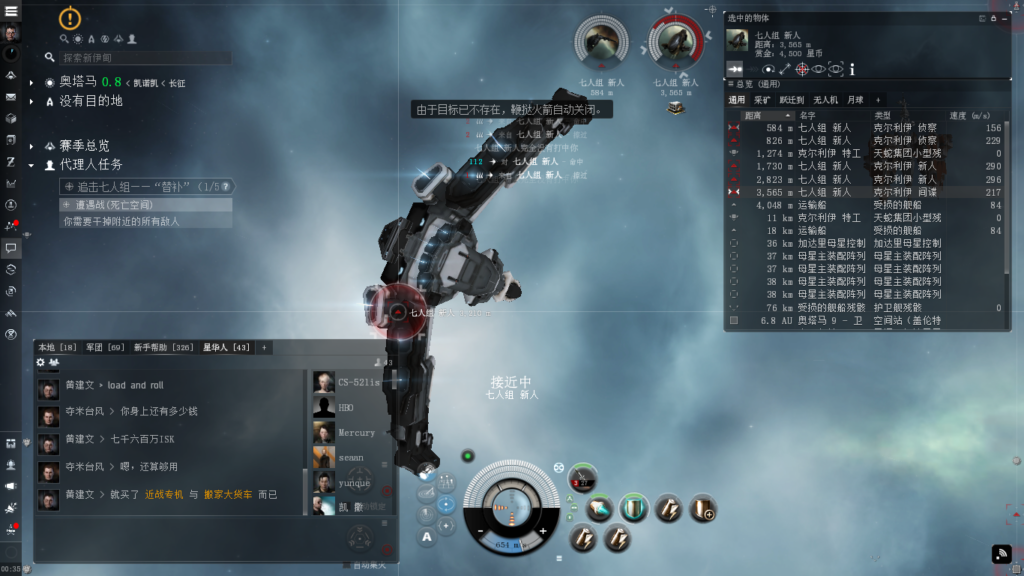The width and height of the screenshot is (1024, 576).
Task: Open the character portrait sheet
Action: (11, 34)
